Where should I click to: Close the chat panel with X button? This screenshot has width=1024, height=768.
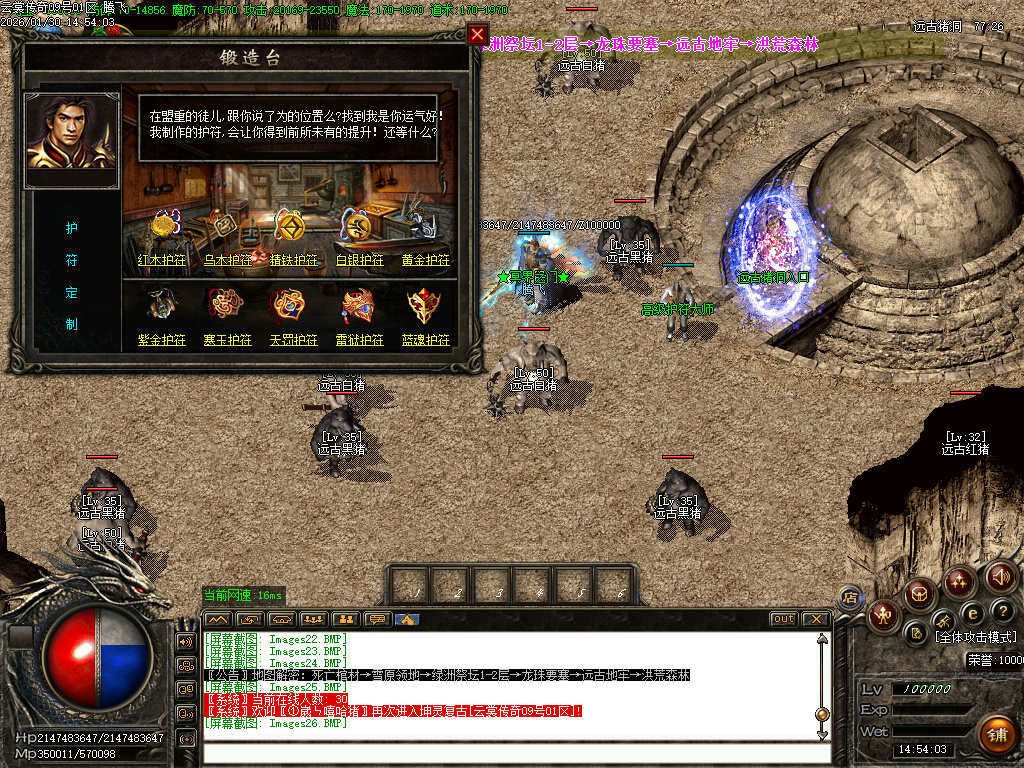click(x=815, y=619)
